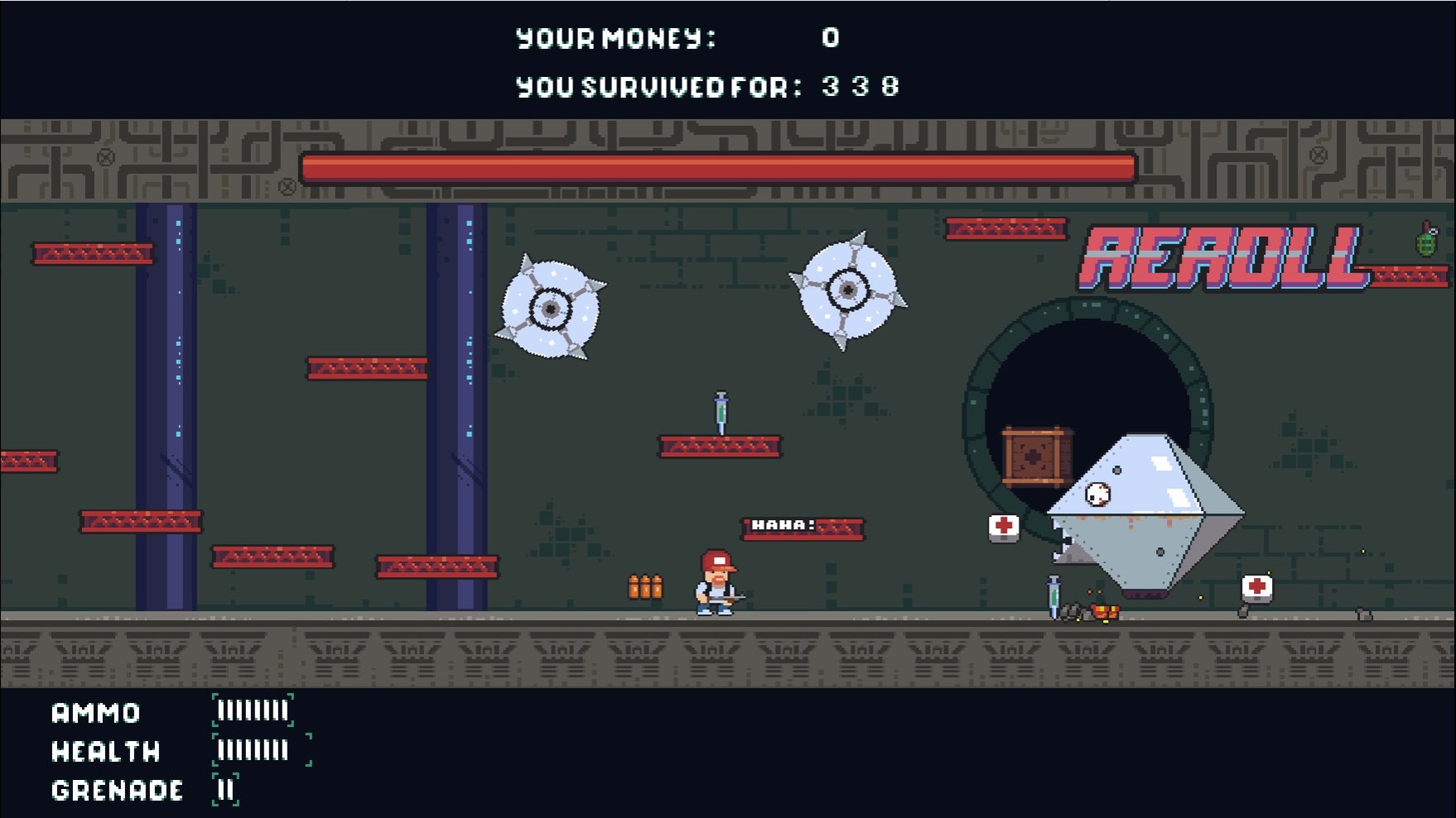
Task: Select the medkit beside the diamond boss
Action: pos(1003,527)
